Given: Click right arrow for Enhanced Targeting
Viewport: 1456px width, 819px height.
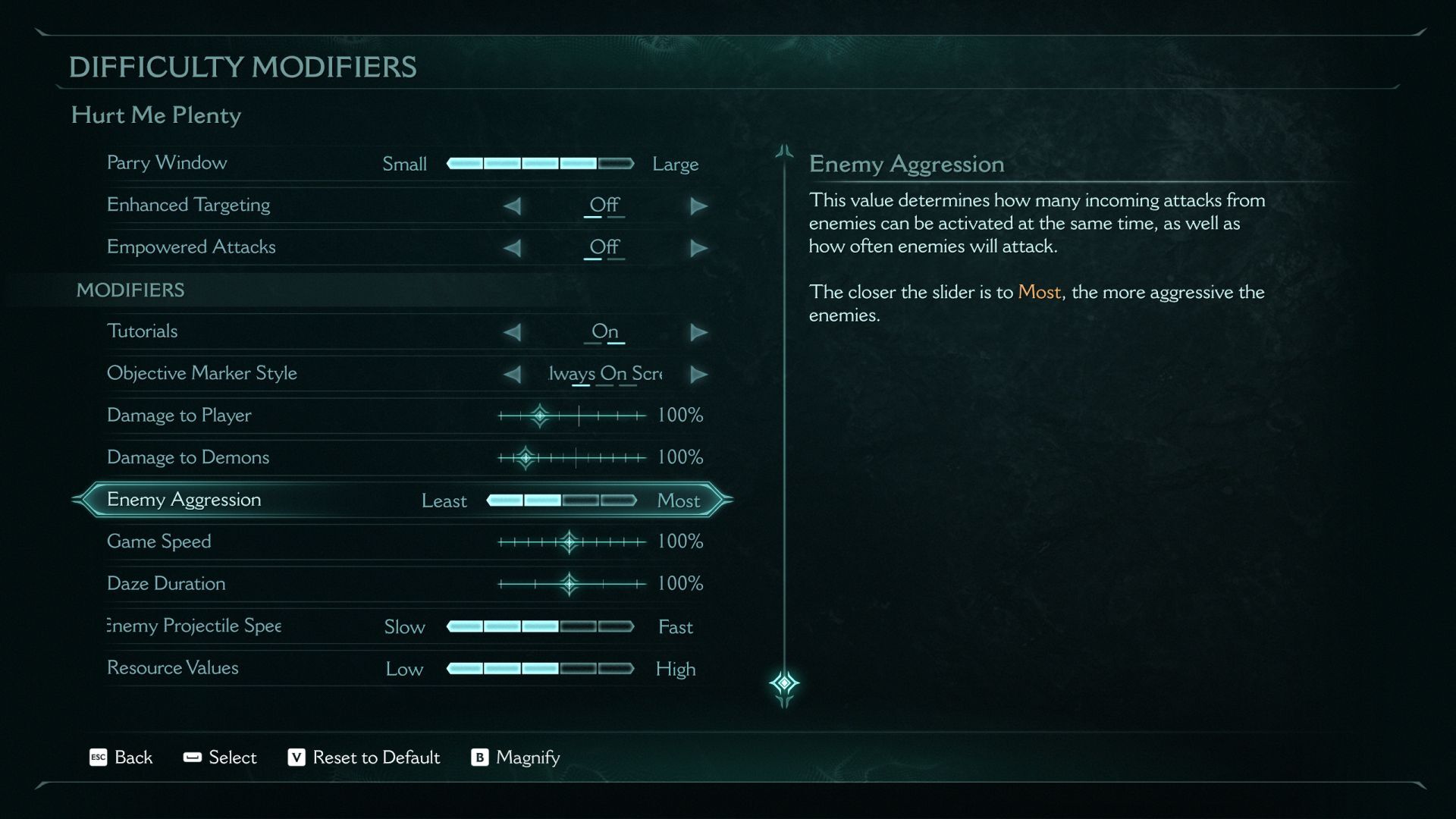Looking at the screenshot, I should pyautogui.click(x=698, y=206).
